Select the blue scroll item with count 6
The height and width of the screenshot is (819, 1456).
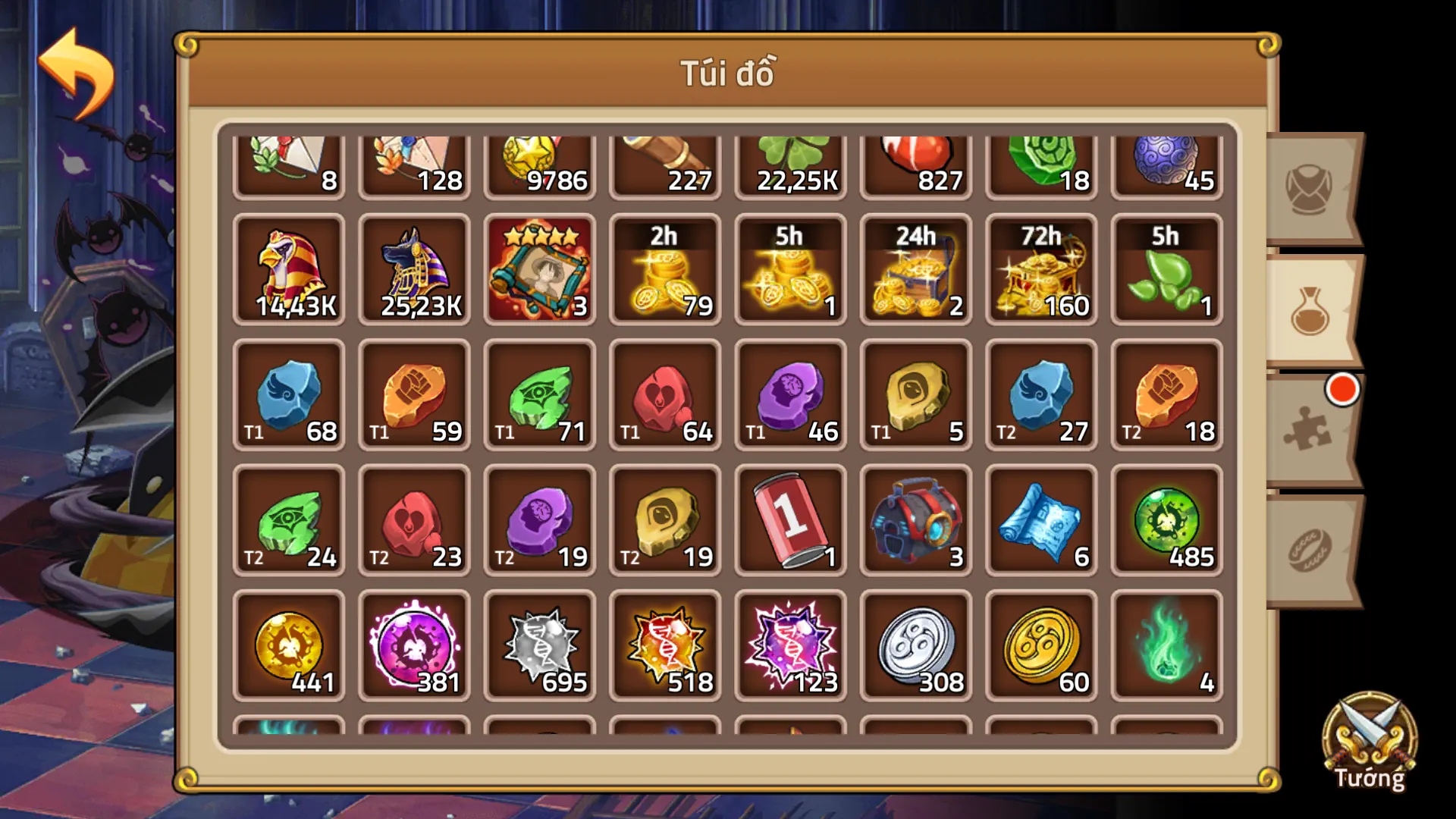(x=1040, y=521)
